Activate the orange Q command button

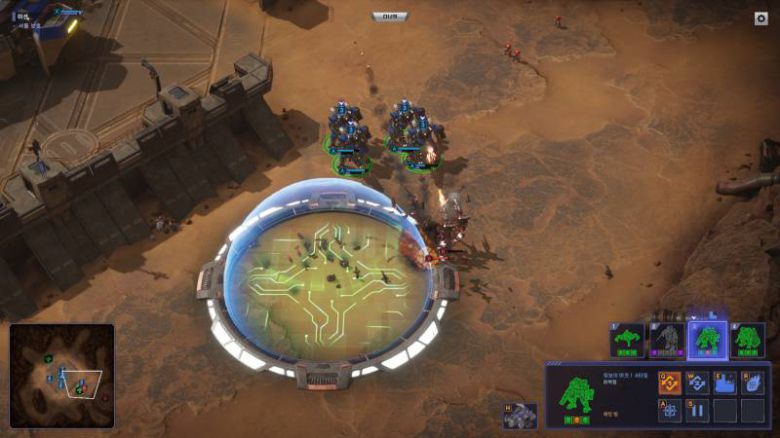click(669, 383)
